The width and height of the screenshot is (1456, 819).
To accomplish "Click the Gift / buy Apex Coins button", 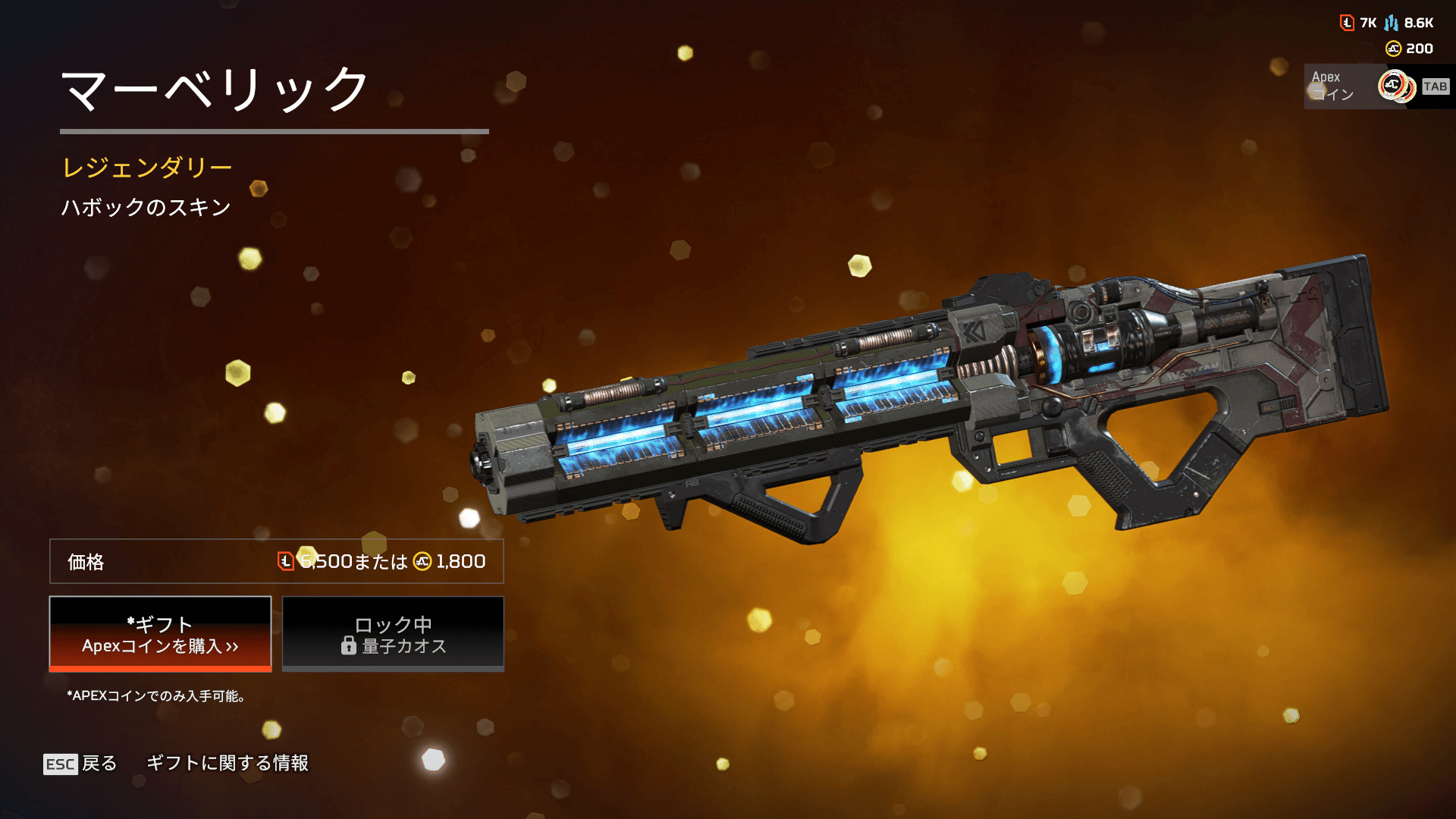I will click(160, 634).
